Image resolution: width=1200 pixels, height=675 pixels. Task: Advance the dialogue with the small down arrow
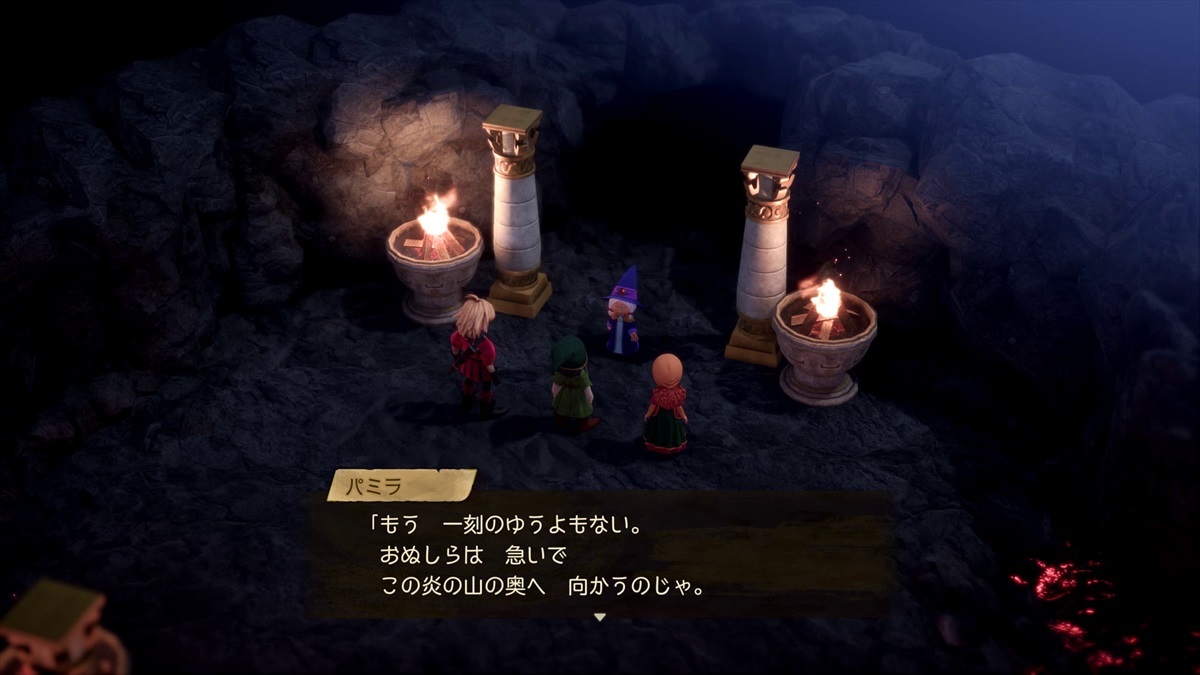[600, 617]
